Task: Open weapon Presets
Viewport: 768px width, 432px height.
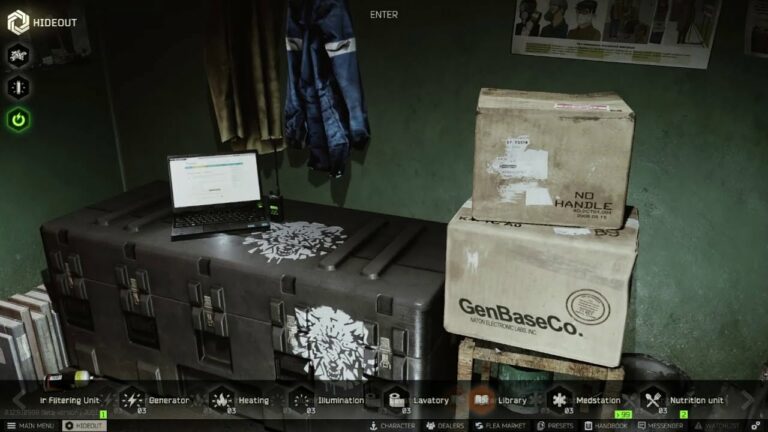Action: tap(556, 426)
